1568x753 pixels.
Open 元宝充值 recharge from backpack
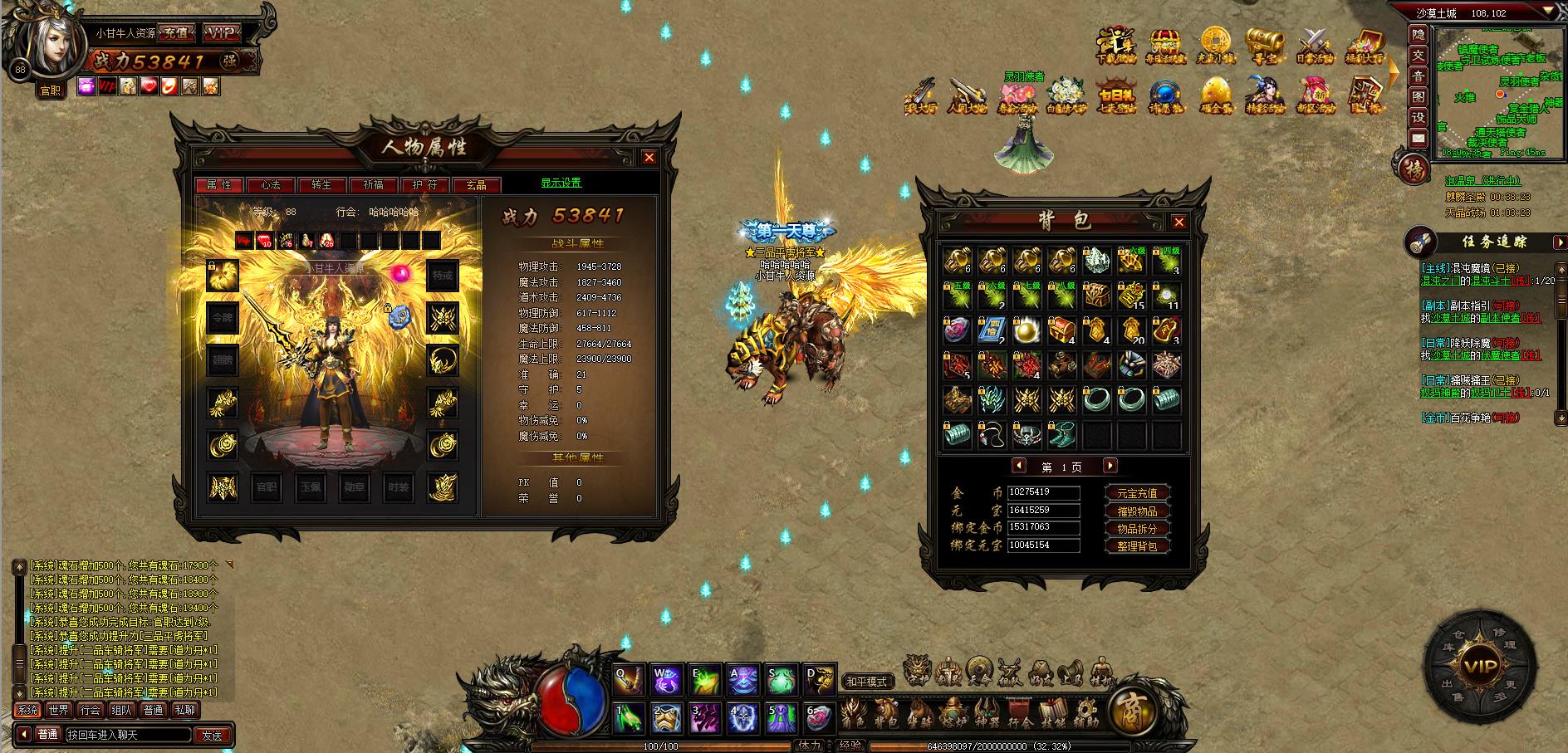[x=1137, y=493]
